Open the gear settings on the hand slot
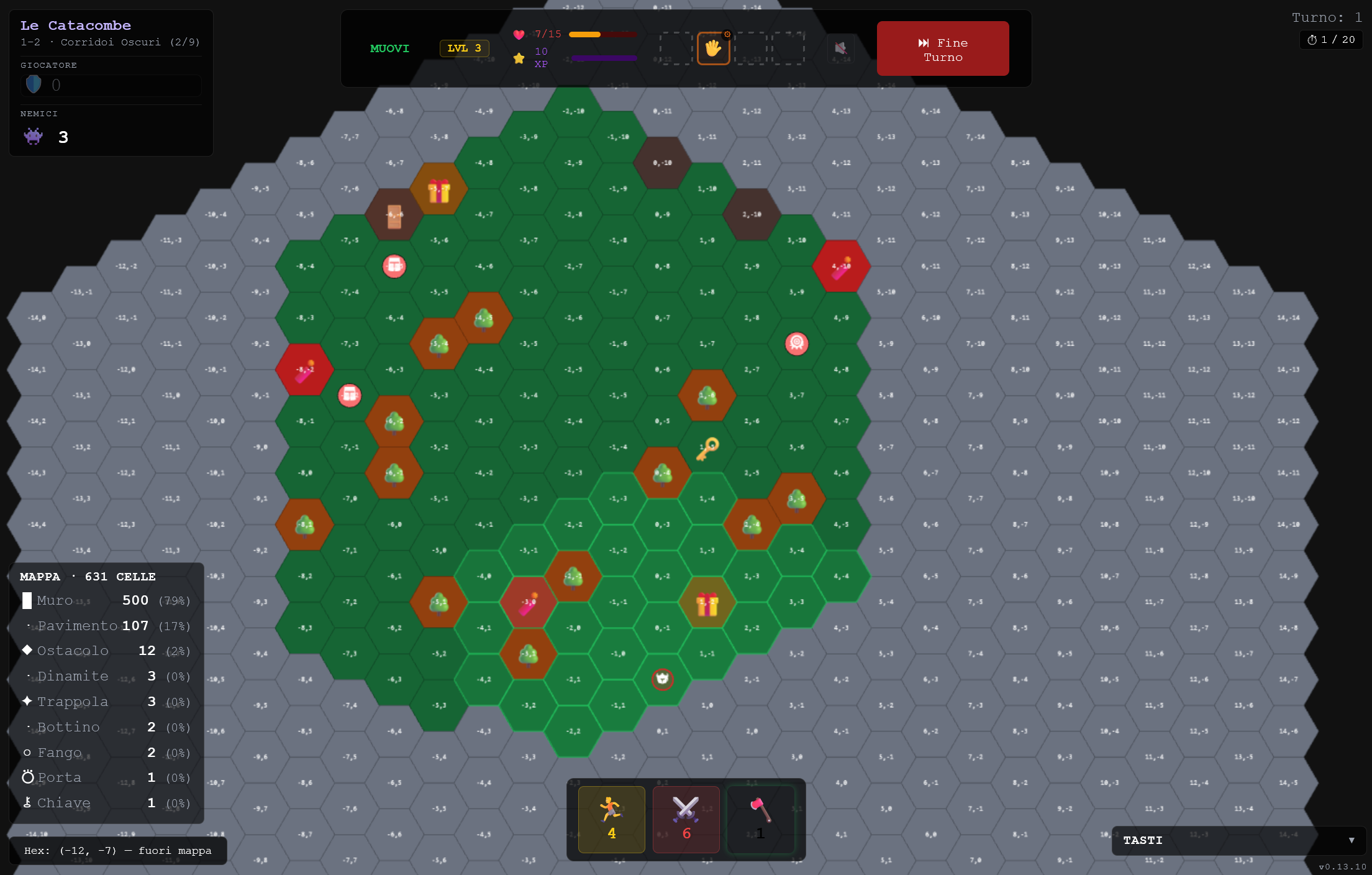 point(728,34)
